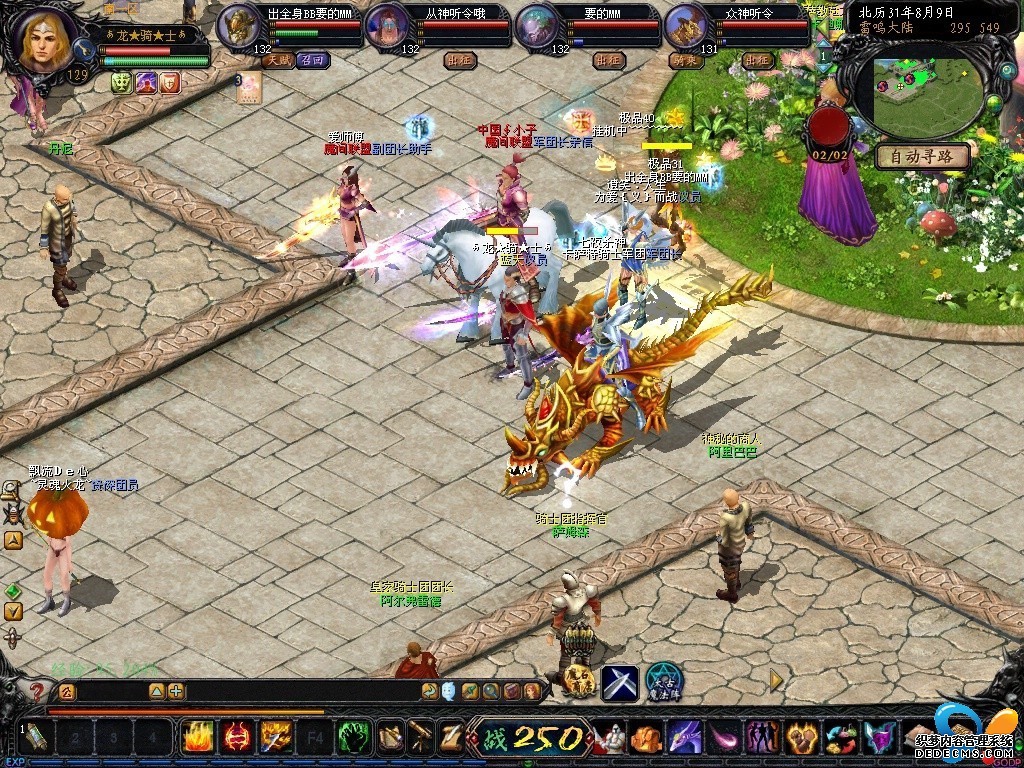1024x768 pixels.
Task: Expand the yellow arrow beside 魔法阵
Action: 776,680
